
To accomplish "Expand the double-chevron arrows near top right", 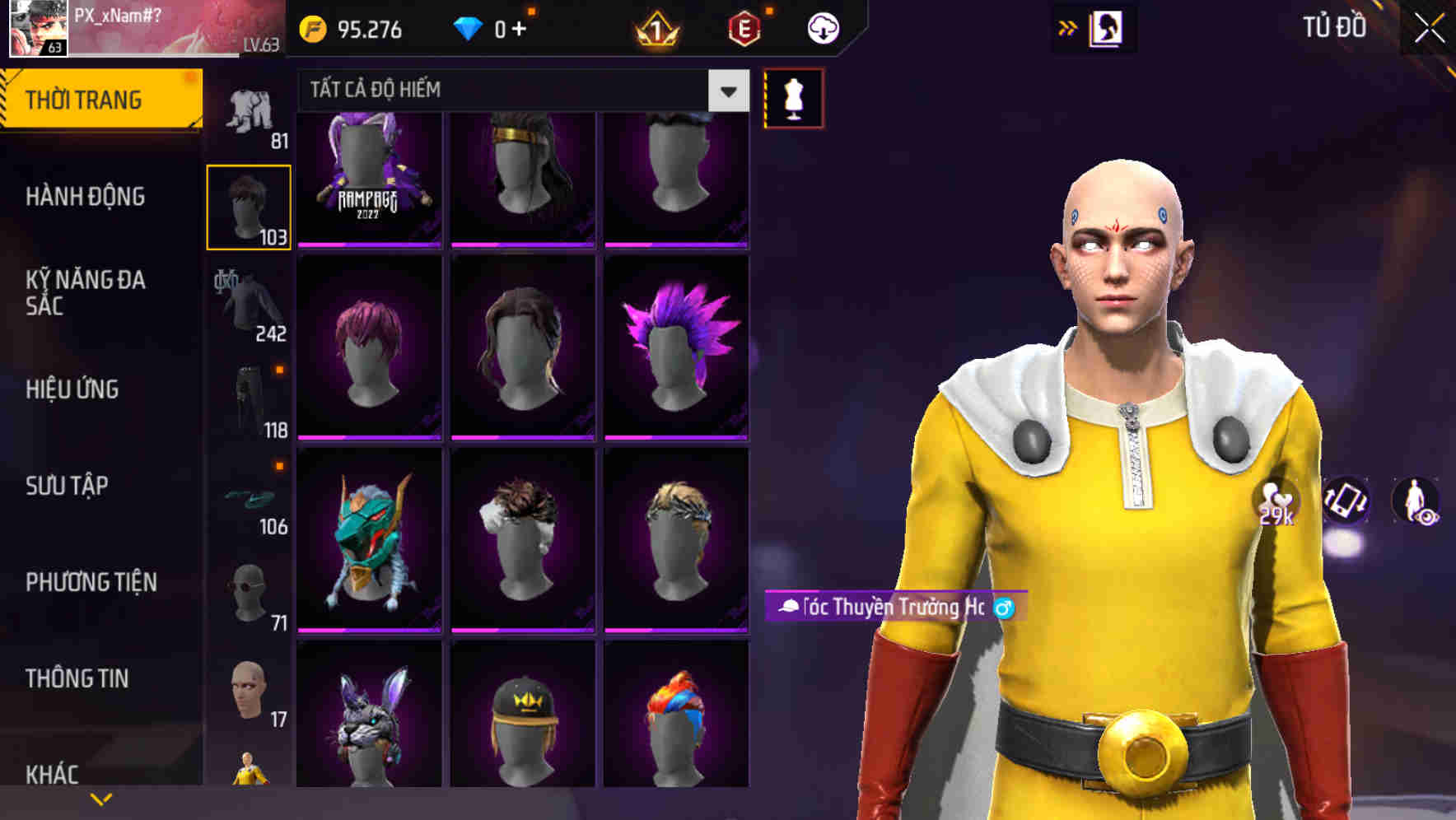I will click(x=1068, y=27).
